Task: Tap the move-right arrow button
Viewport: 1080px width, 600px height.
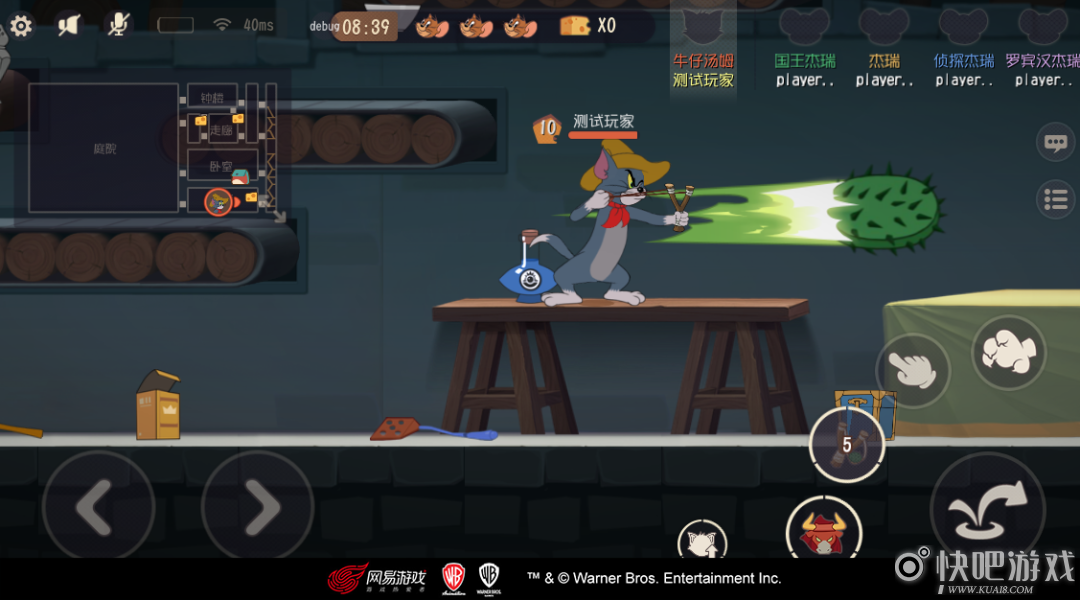Action: click(x=257, y=506)
